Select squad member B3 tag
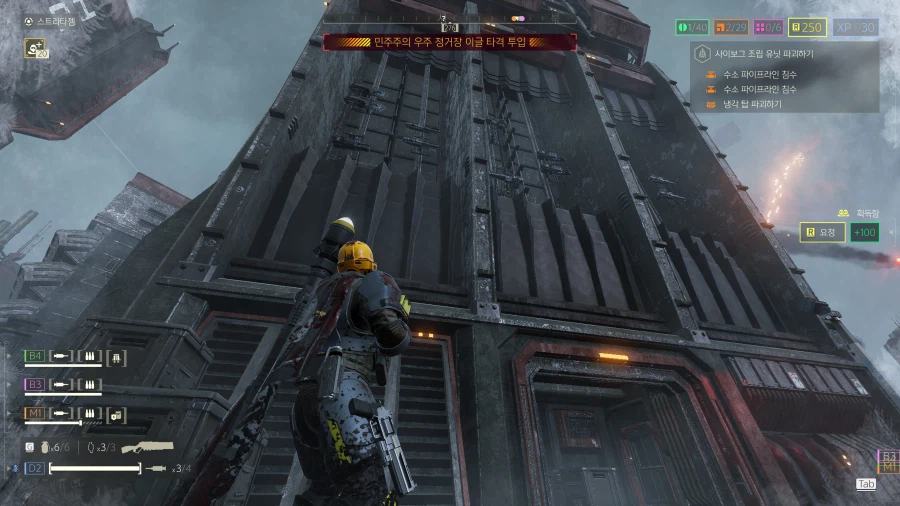900x506 pixels. pos(35,384)
